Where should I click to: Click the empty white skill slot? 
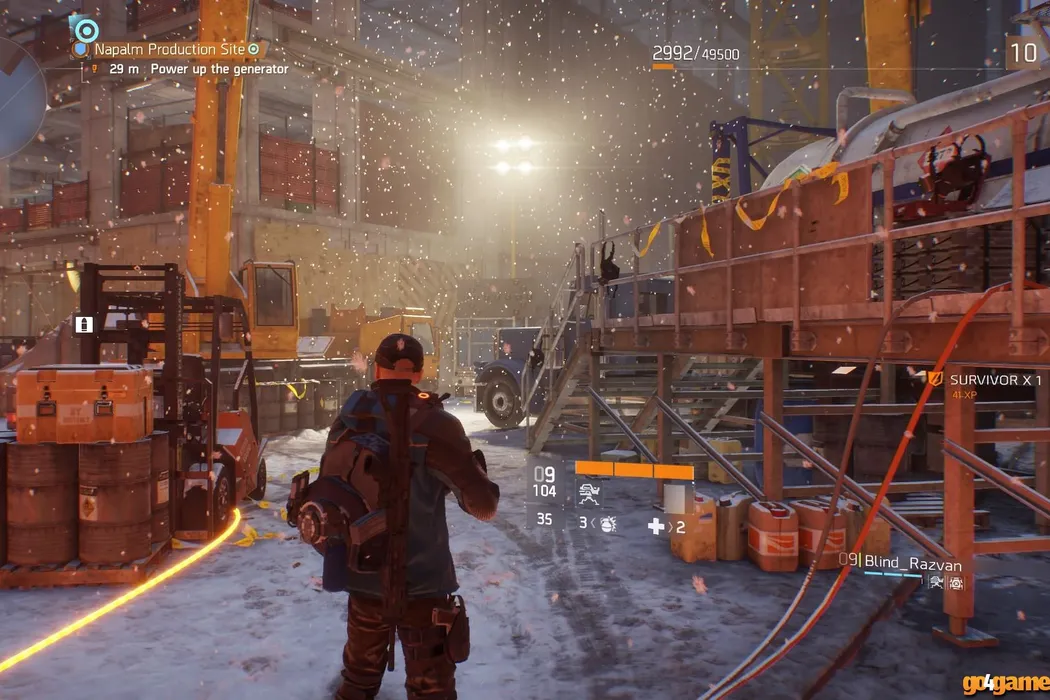coord(679,498)
